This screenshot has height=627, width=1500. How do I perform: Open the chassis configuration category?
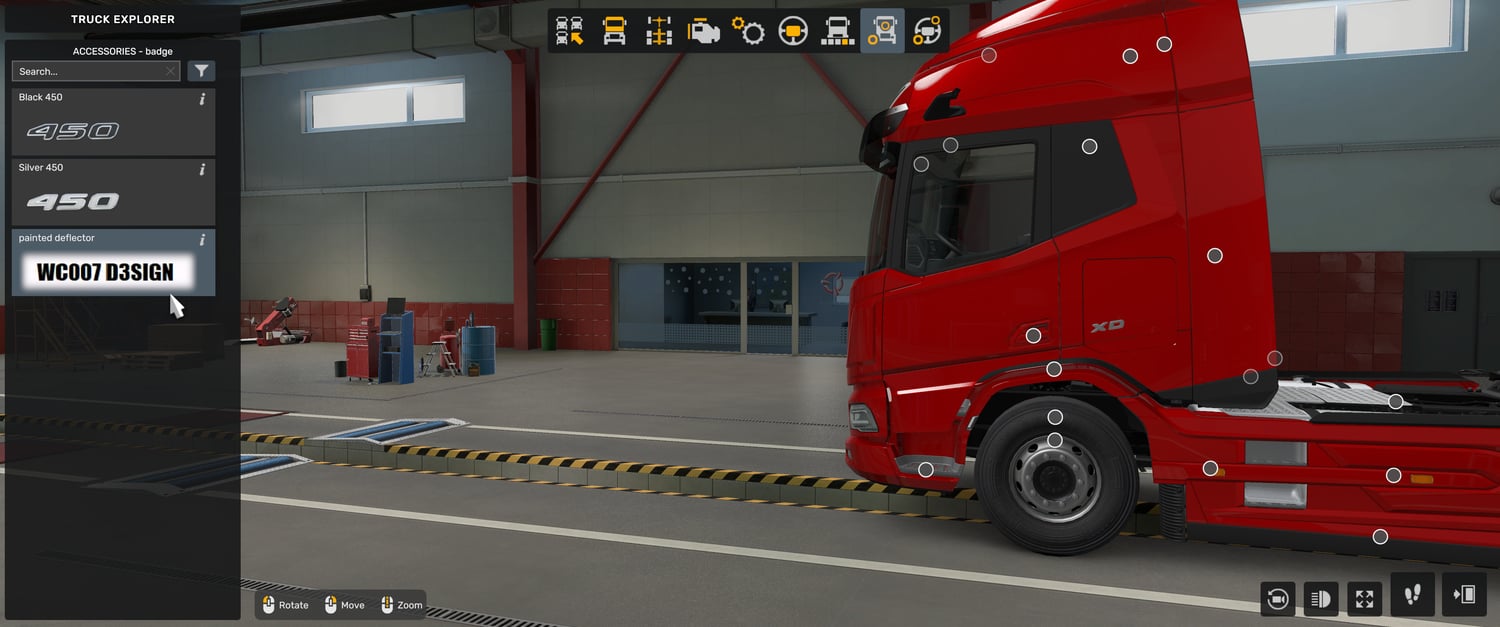point(659,31)
